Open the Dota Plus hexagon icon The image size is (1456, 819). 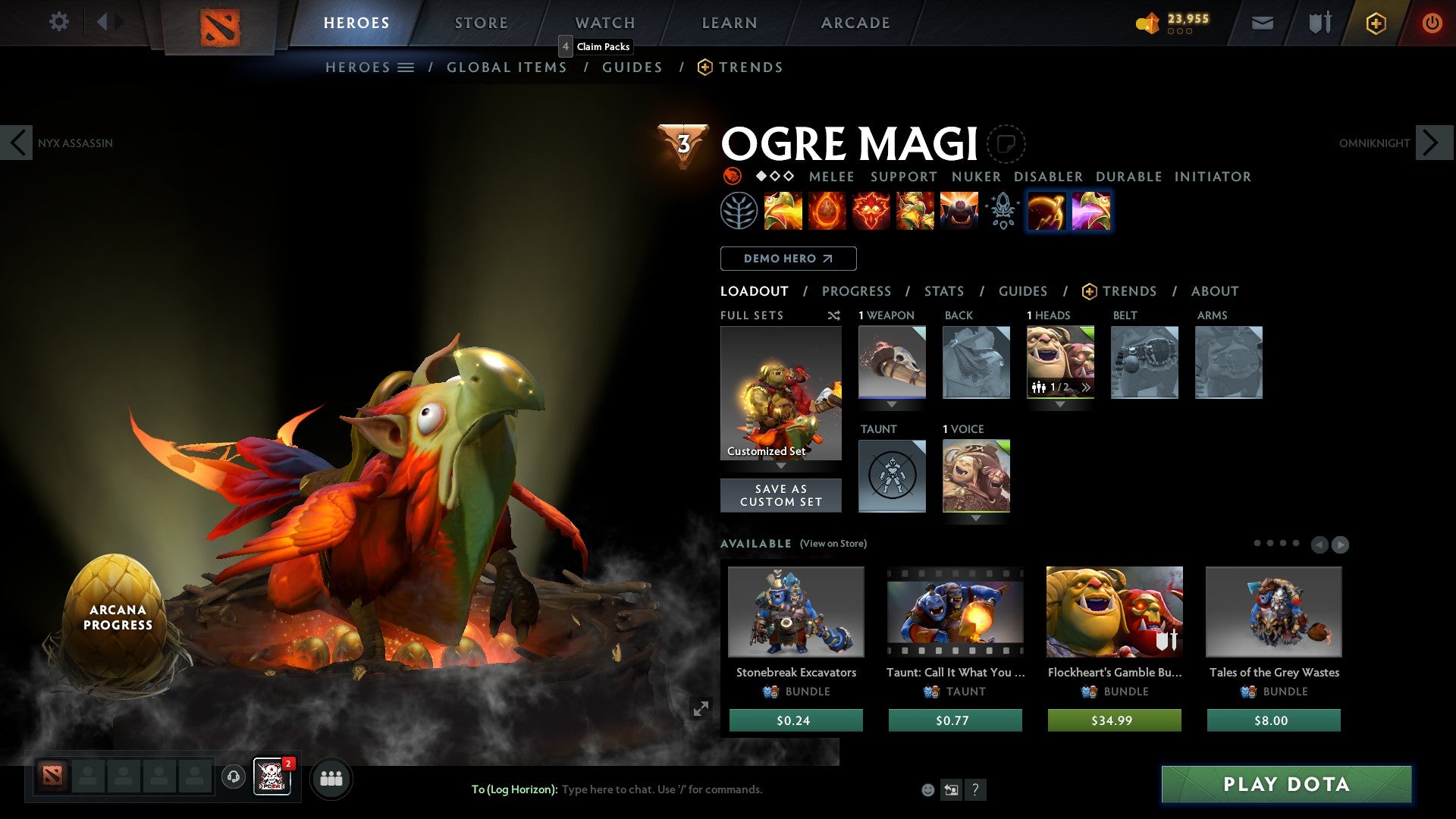[x=1376, y=23]
